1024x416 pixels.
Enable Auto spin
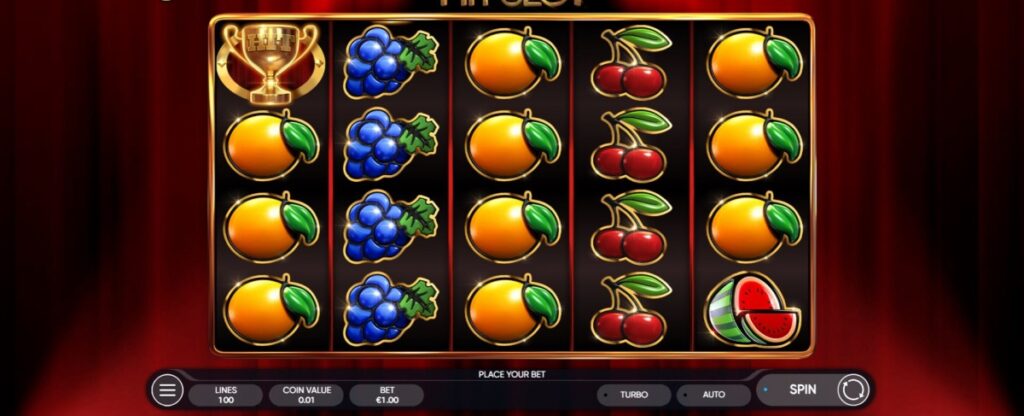pos(713,394)
